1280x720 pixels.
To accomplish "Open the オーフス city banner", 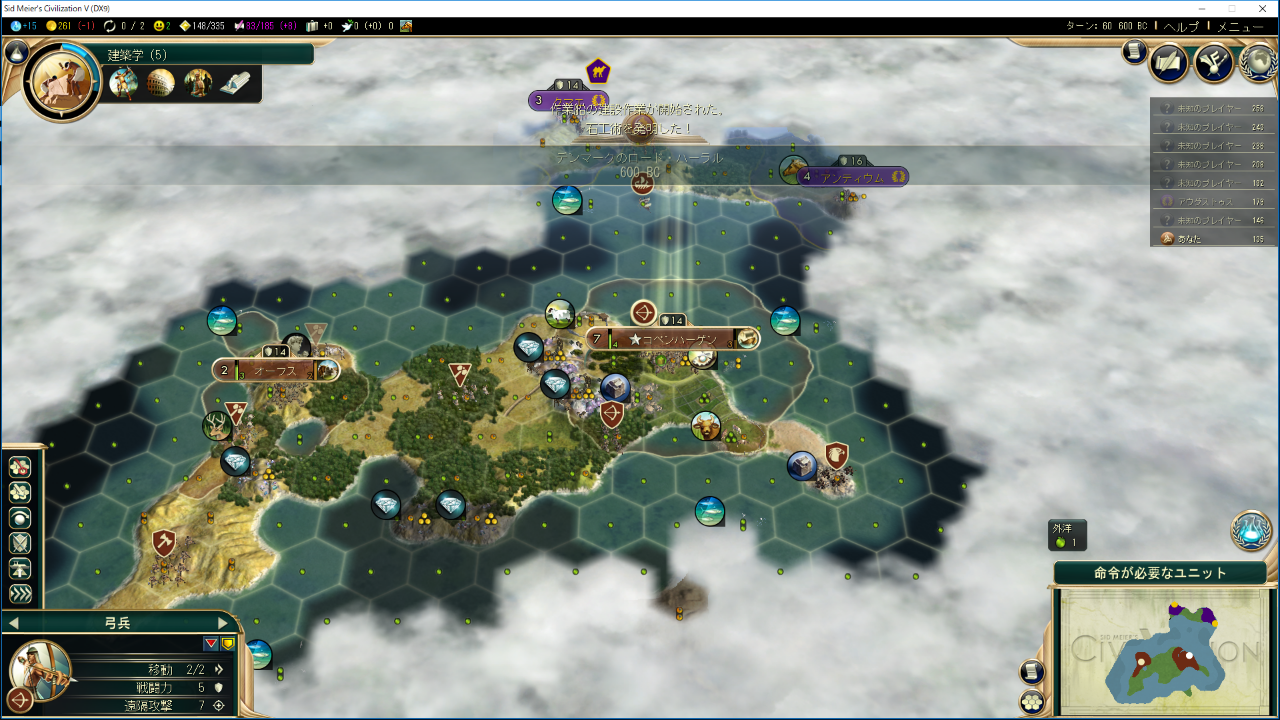I will click(275, 370).
